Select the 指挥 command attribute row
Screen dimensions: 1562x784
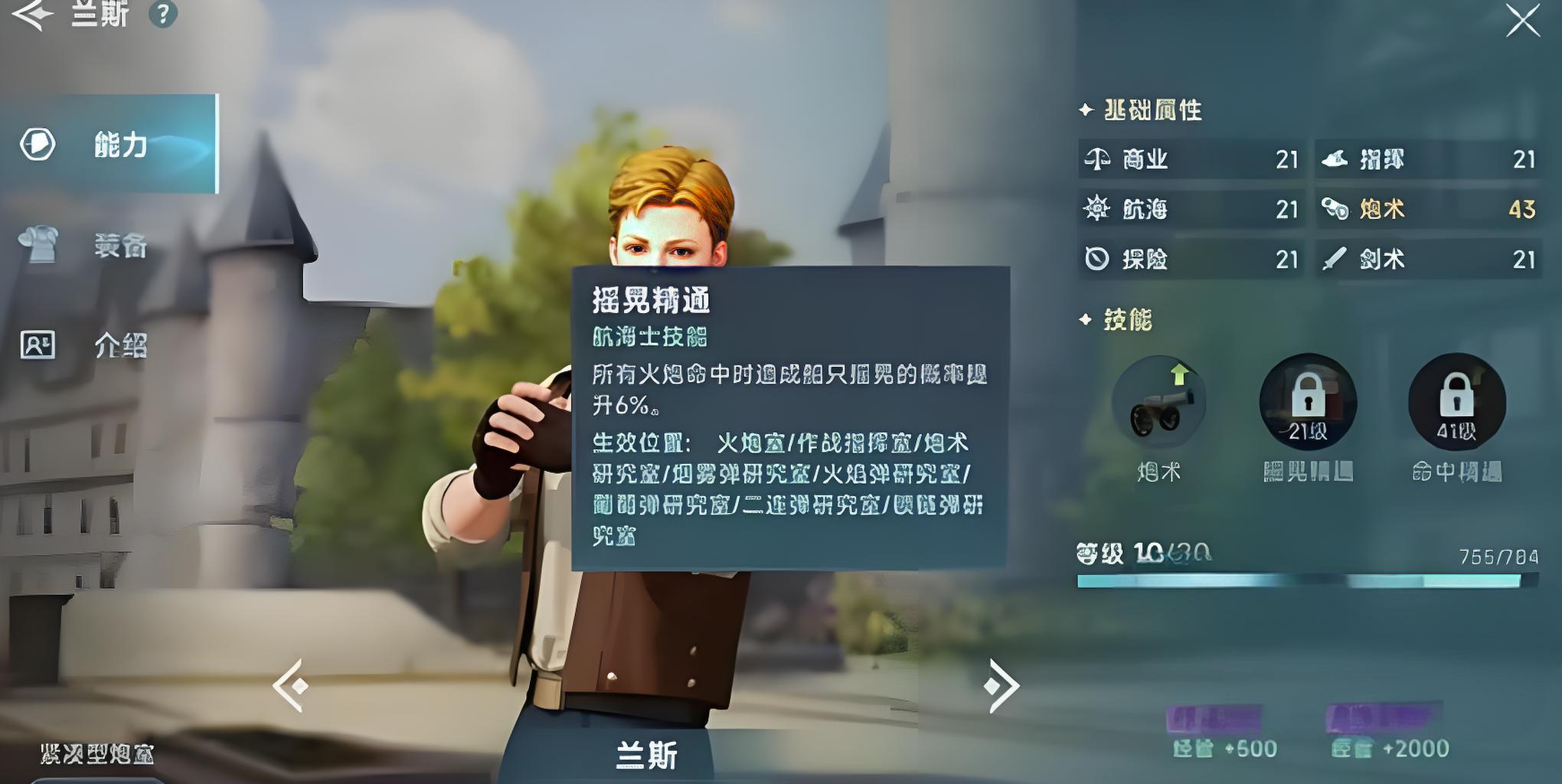1428,159
